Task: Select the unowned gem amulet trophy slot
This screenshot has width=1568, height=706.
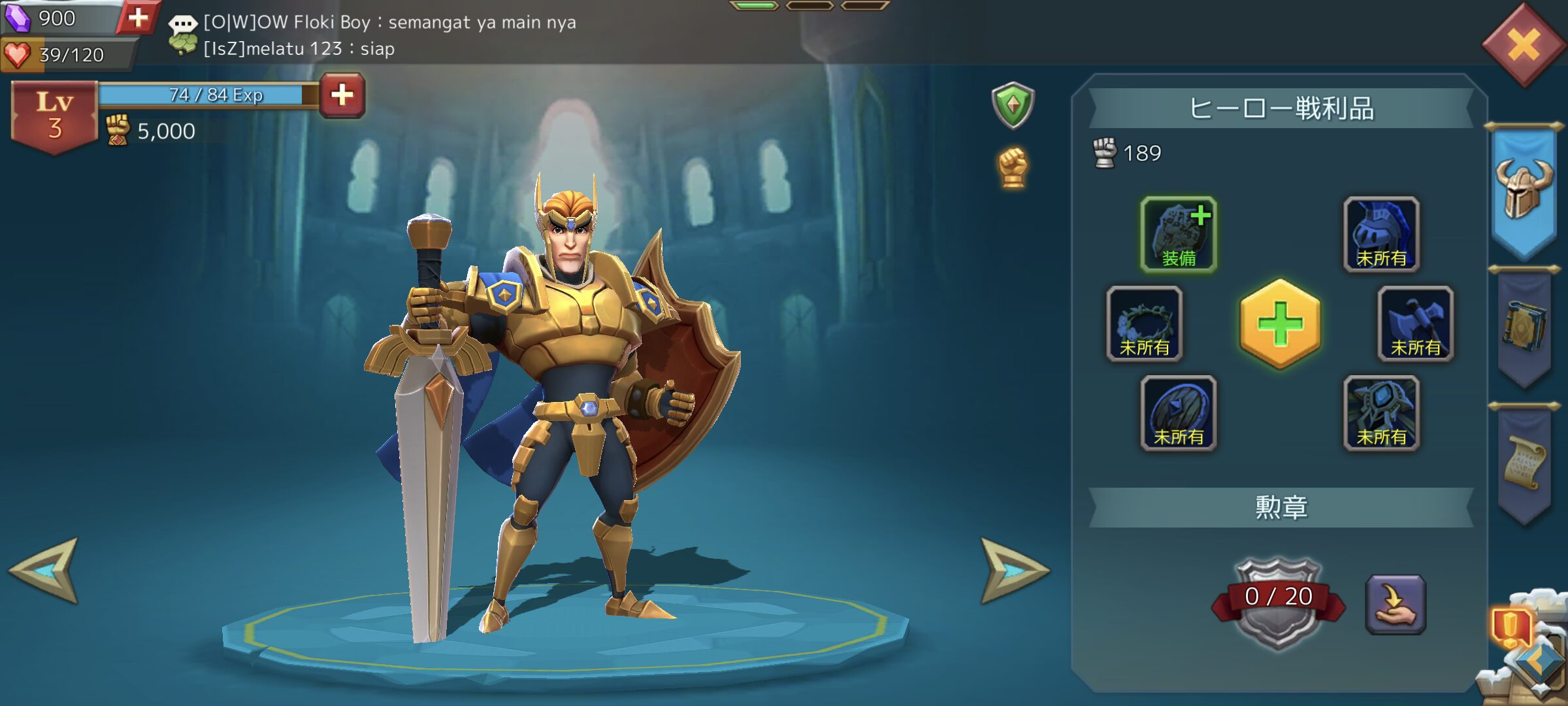Action: [x=1381, y=413]
